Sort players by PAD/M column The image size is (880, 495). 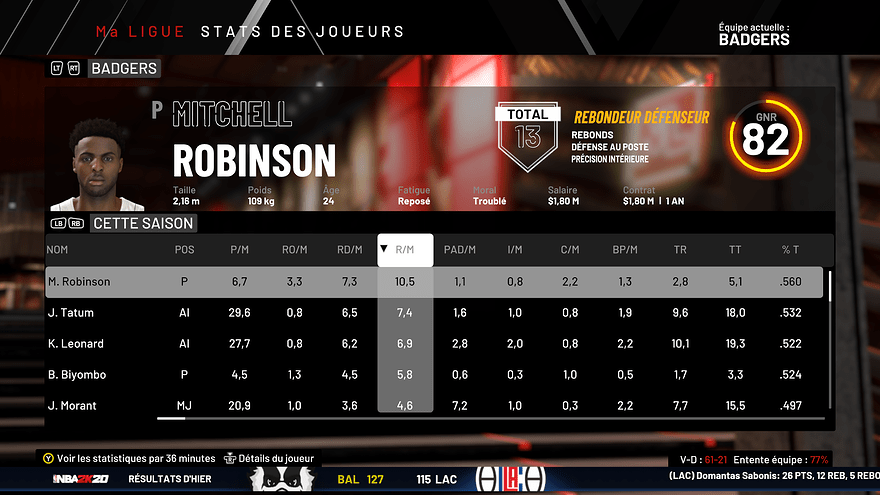coord(460,250)
